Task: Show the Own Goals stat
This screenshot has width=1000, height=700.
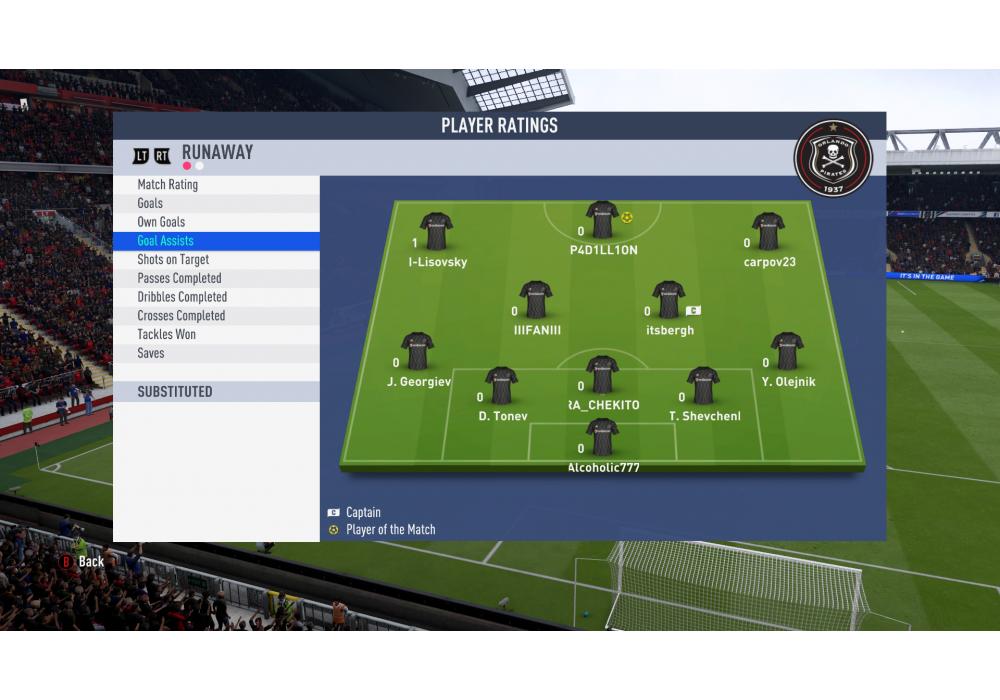Action: coord(216,222)
